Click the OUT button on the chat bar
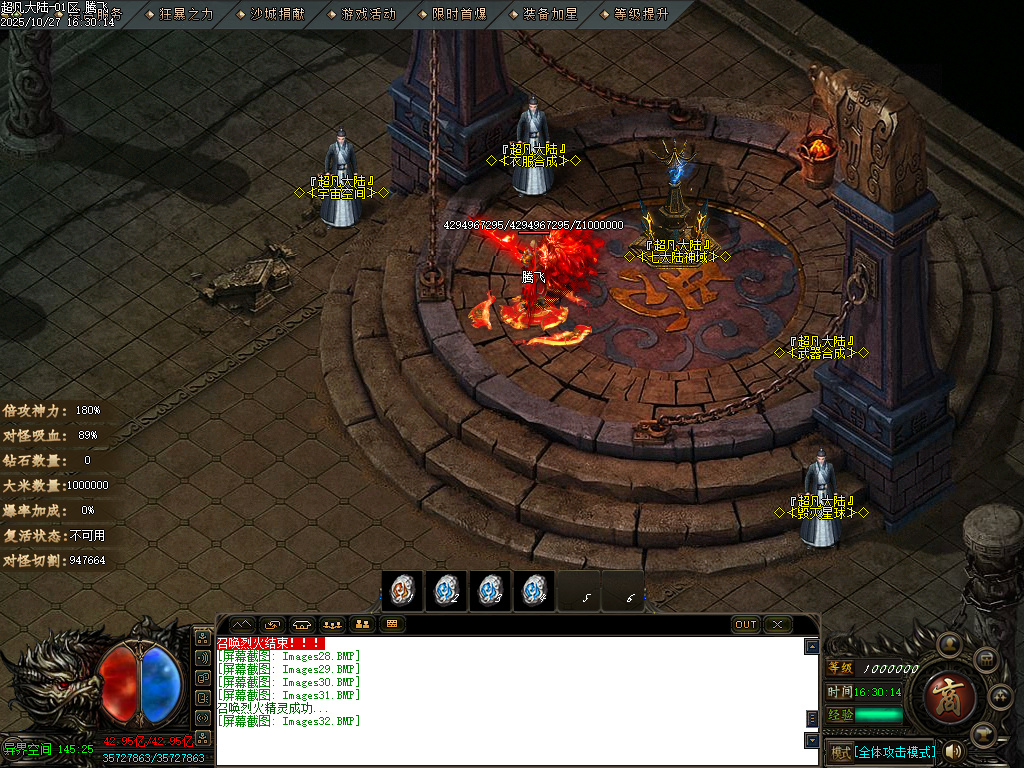1024x768 pixels. pyautogui.click(x=746, y=625)
